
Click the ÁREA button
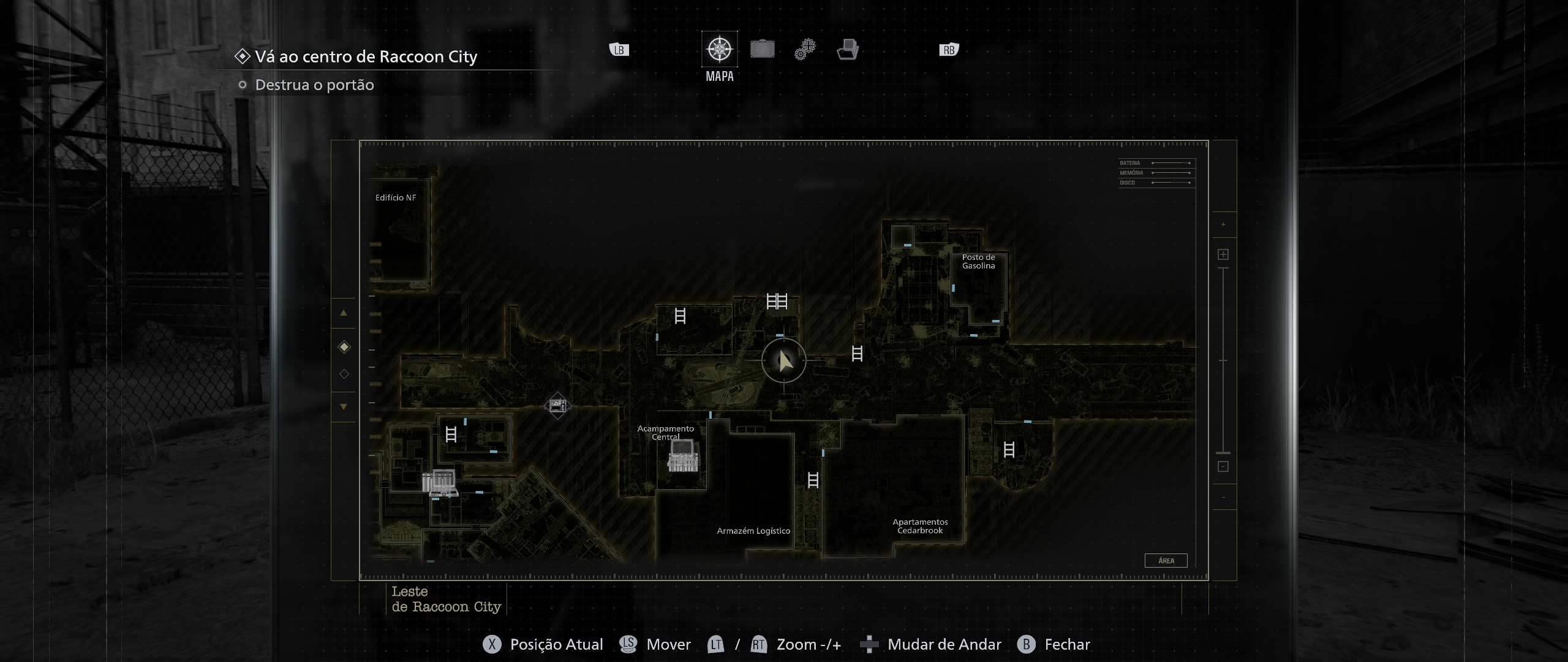click(x=1166, y=560)
